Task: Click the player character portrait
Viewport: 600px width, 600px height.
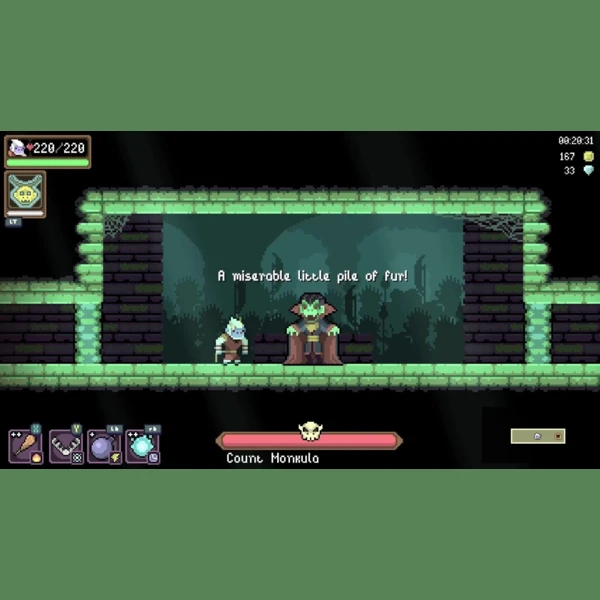Action: click(18, 148)
